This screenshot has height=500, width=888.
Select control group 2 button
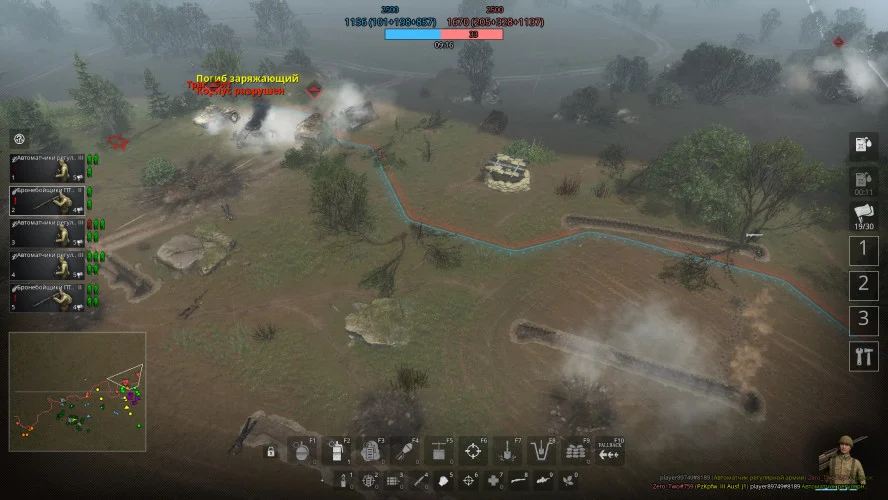863,286
